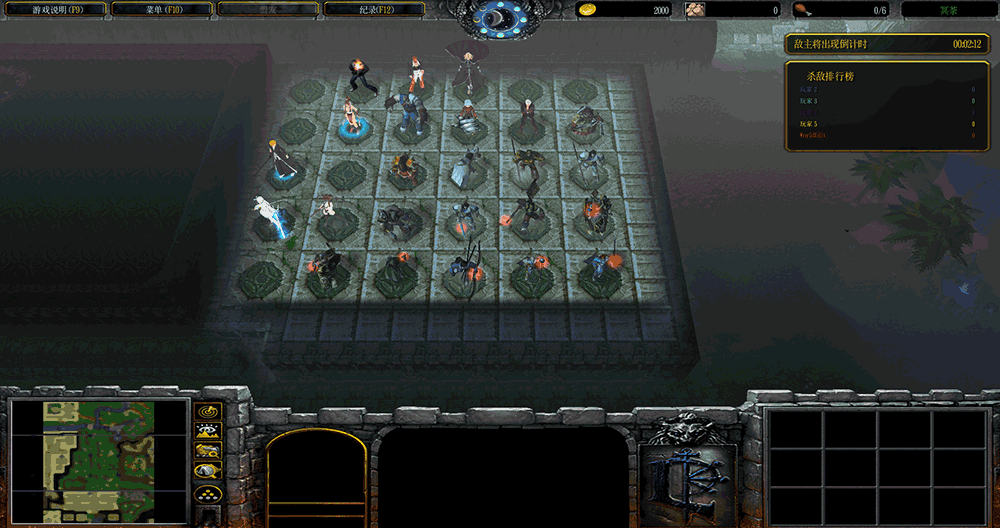Toggle creep camp display on the minimap
This screenshot has height=528, width=1000.
click(208, 471)
